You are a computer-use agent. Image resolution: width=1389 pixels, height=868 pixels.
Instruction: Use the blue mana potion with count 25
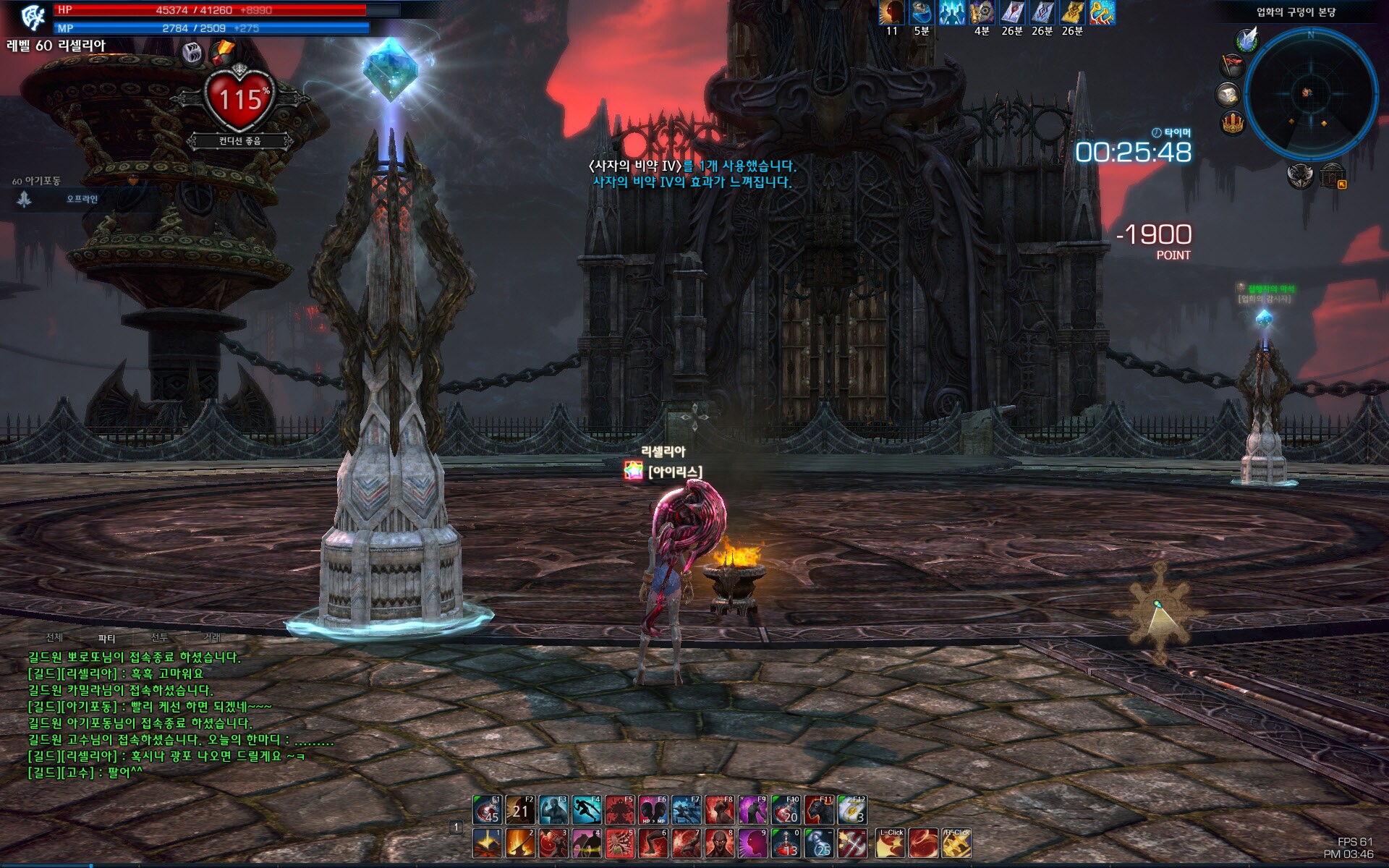pos(819,843)
